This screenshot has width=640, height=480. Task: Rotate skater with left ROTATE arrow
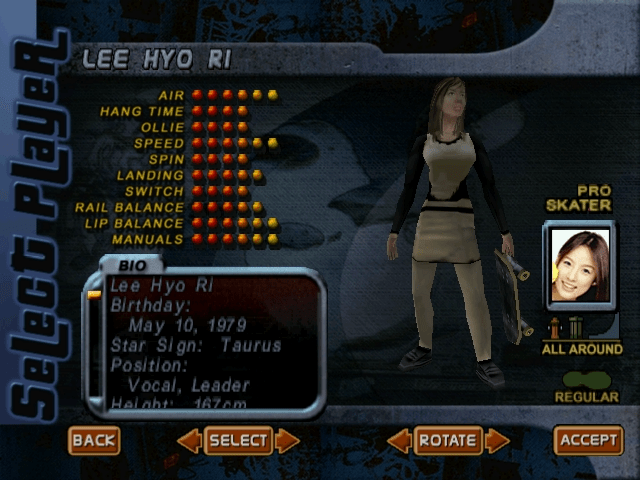click(400, 440)
